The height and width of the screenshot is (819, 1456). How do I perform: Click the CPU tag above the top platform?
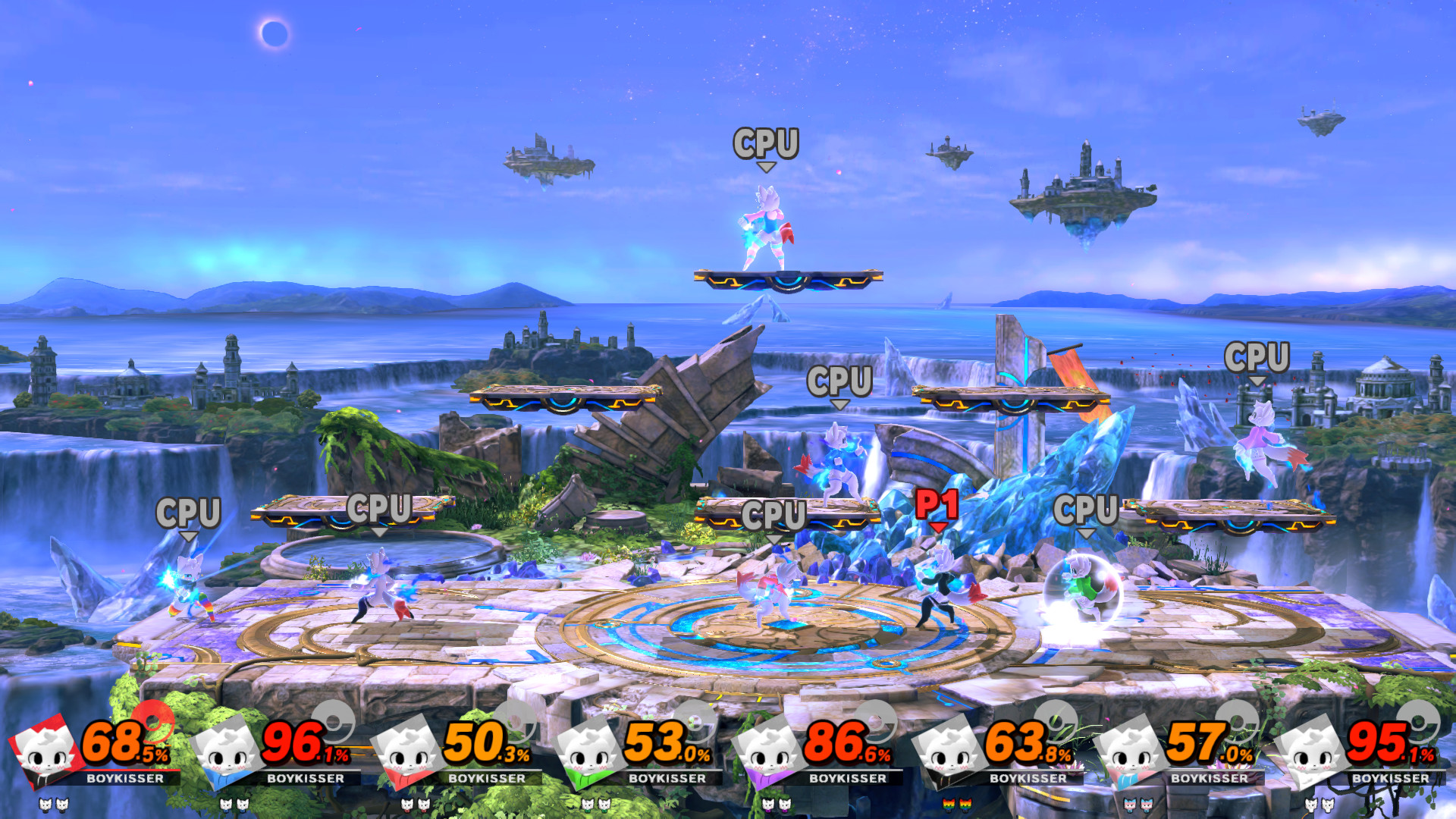(767, 143)
